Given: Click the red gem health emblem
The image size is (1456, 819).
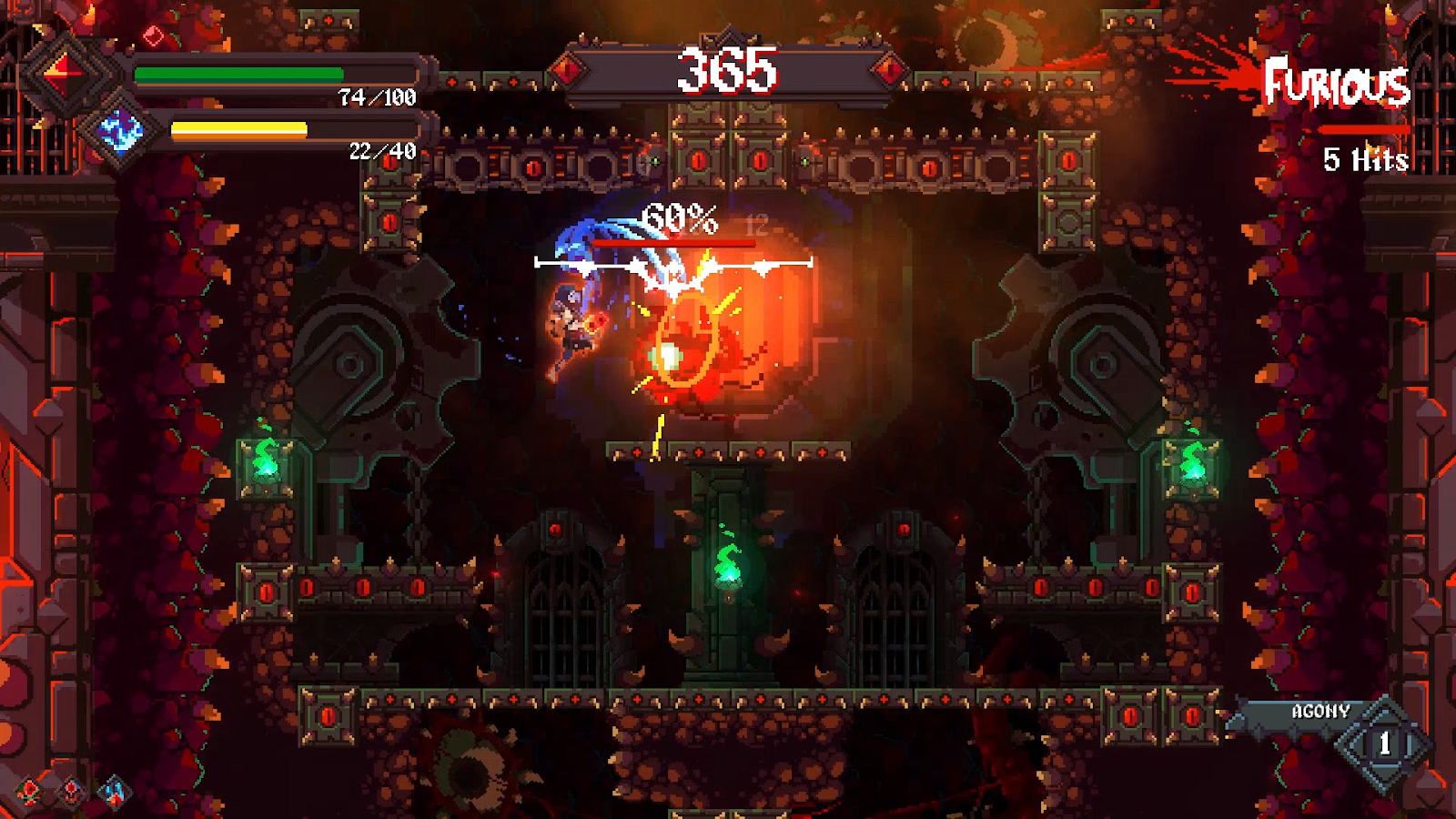Looking at the screenshot, I should point(66,71).
